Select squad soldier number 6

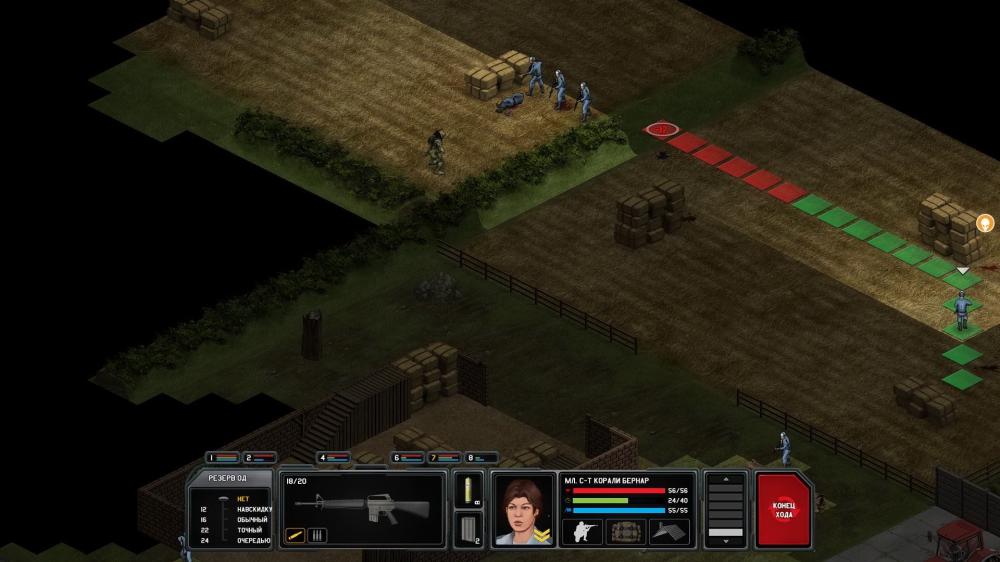pos(408,458)
